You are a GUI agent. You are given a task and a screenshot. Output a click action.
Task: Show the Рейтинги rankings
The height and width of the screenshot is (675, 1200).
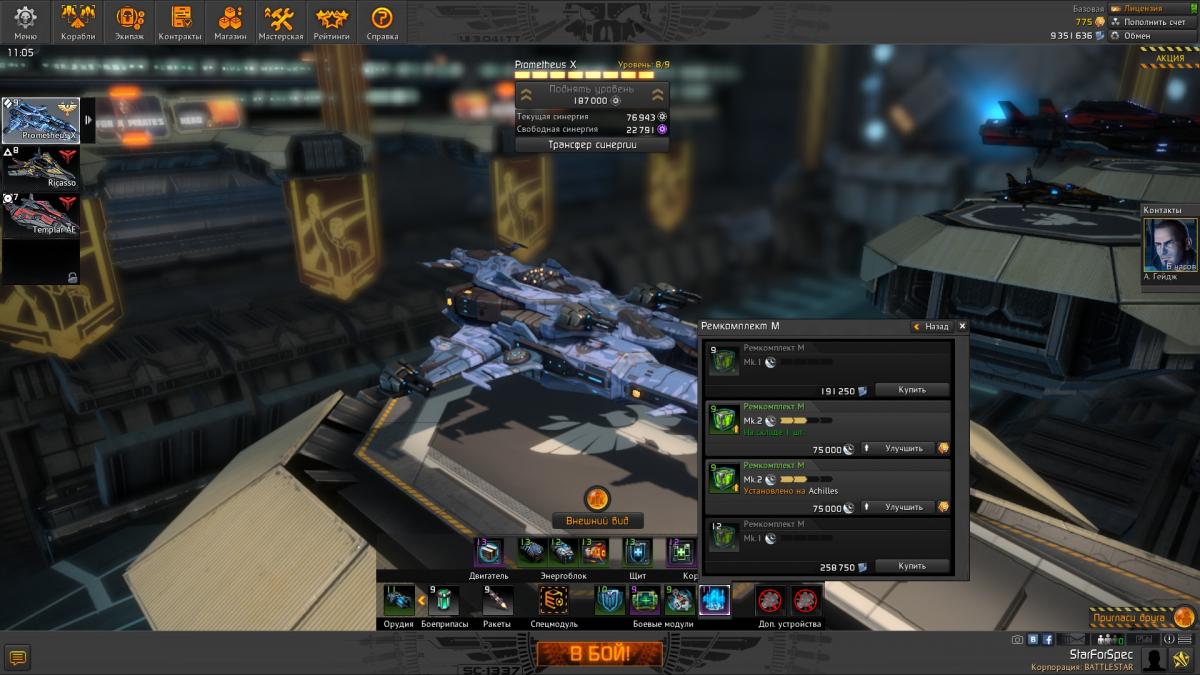(331, 22)
